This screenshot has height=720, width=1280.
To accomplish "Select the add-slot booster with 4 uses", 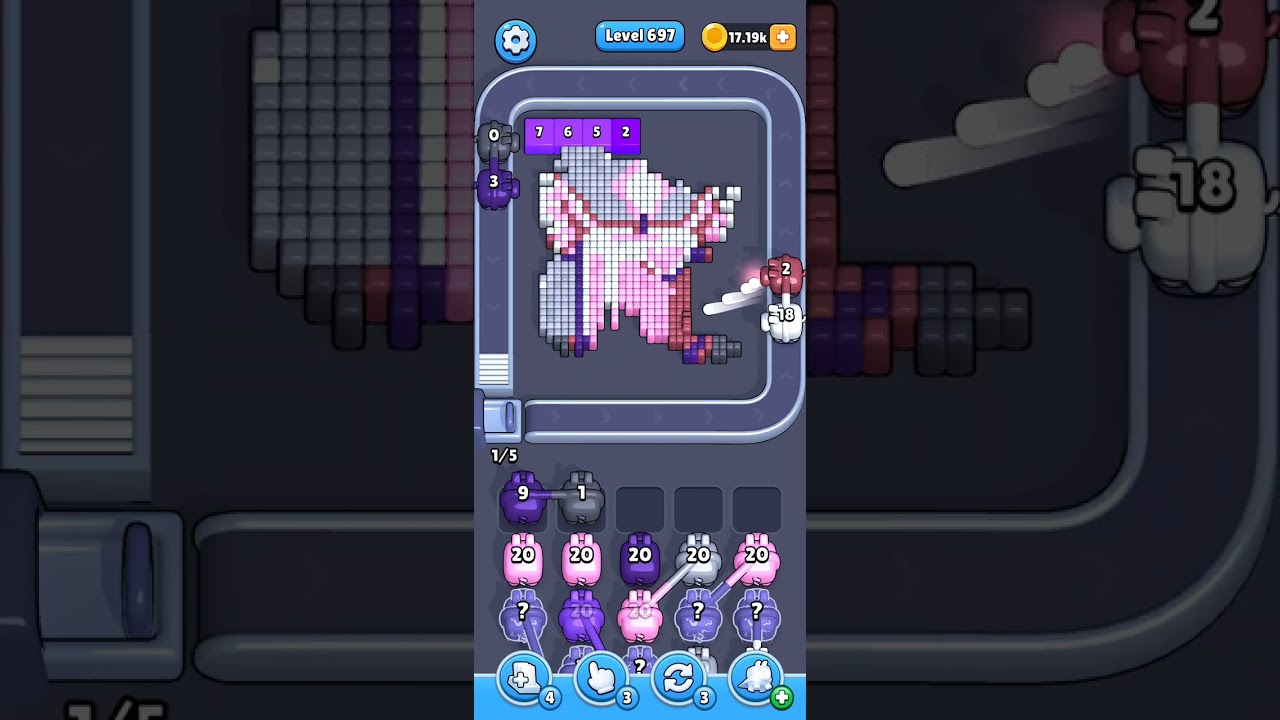I will pos(524,678).
